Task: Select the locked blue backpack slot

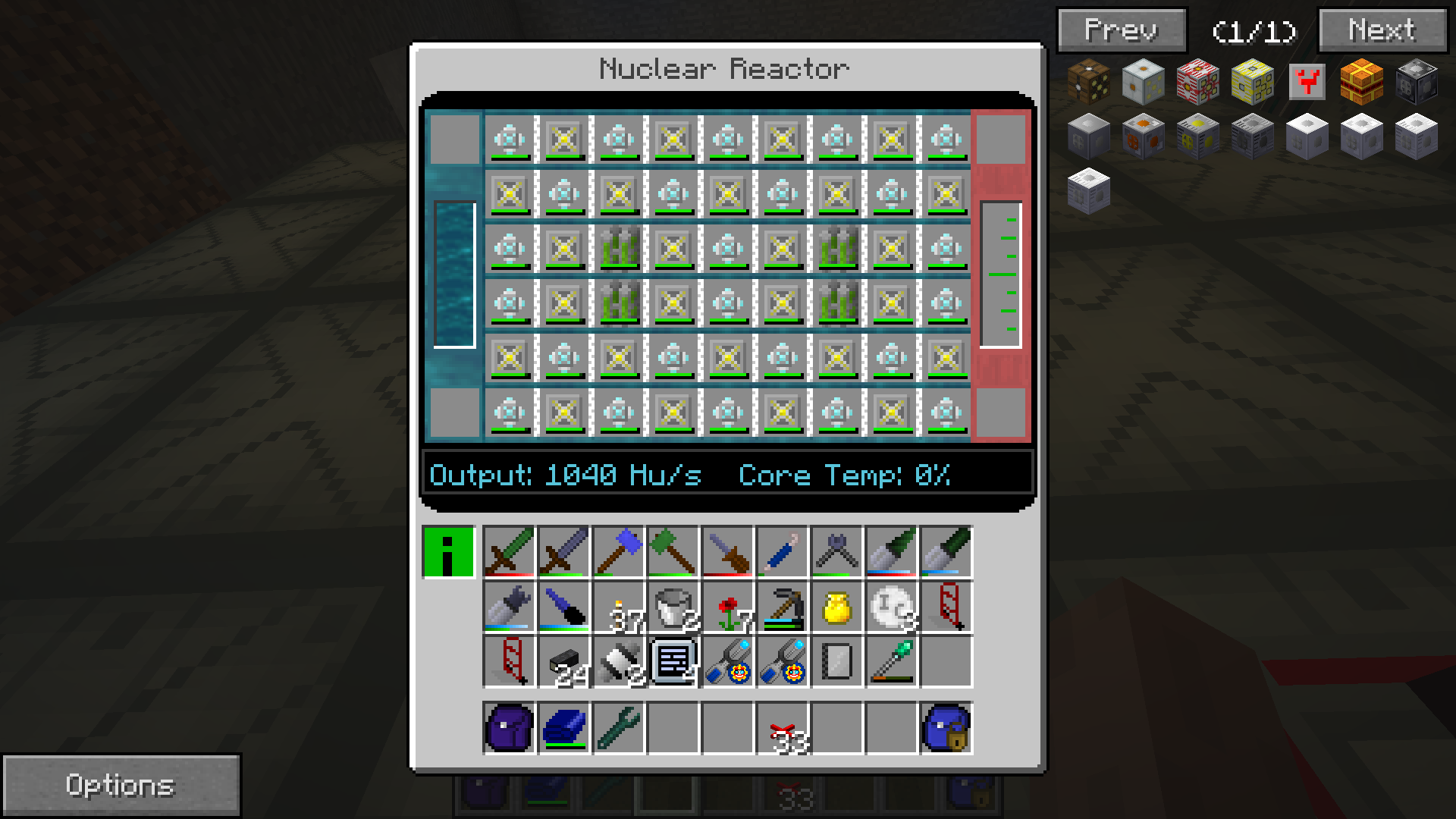Action: pos(946,728)
